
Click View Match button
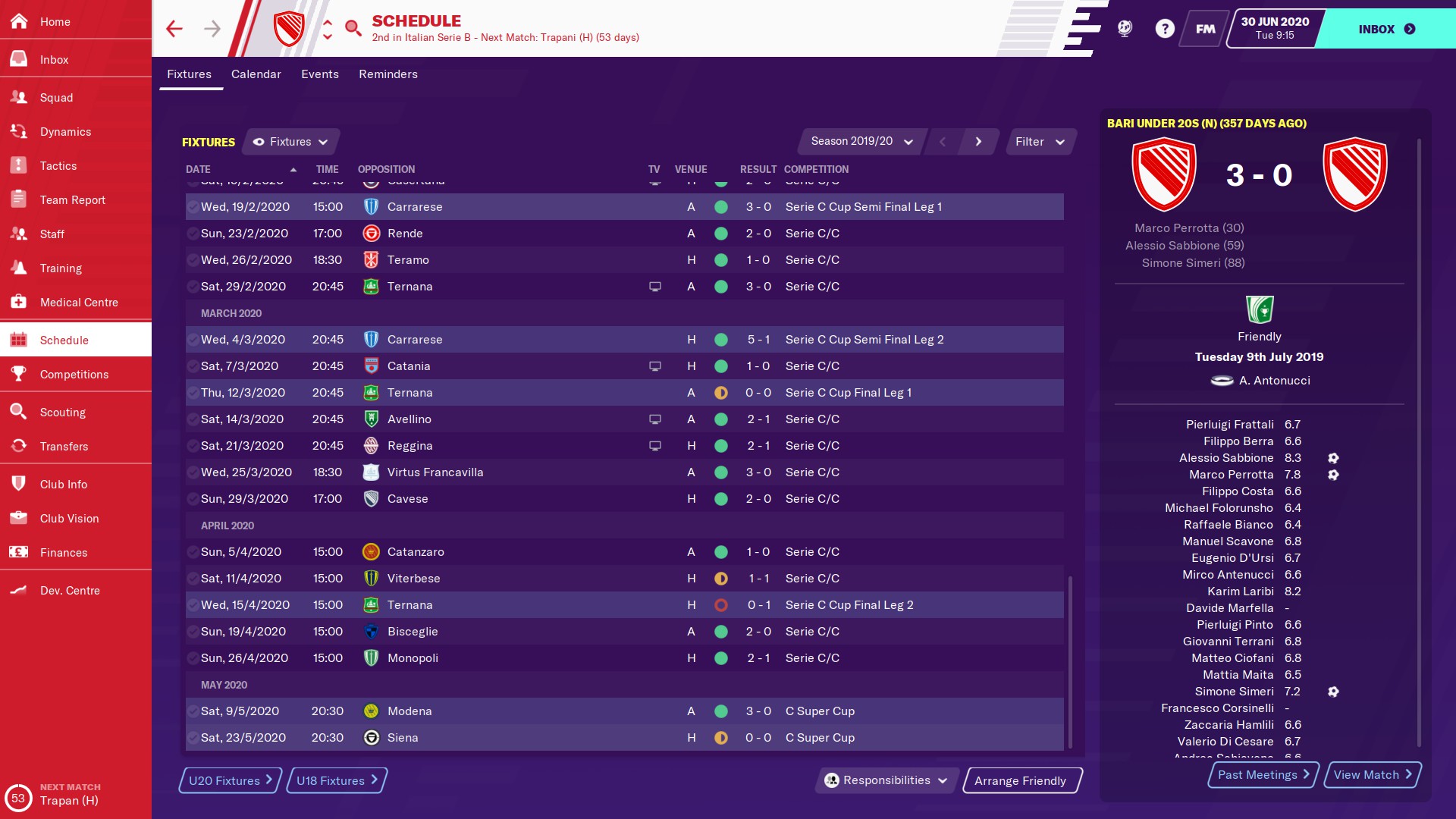click(x=1372, y=774)
